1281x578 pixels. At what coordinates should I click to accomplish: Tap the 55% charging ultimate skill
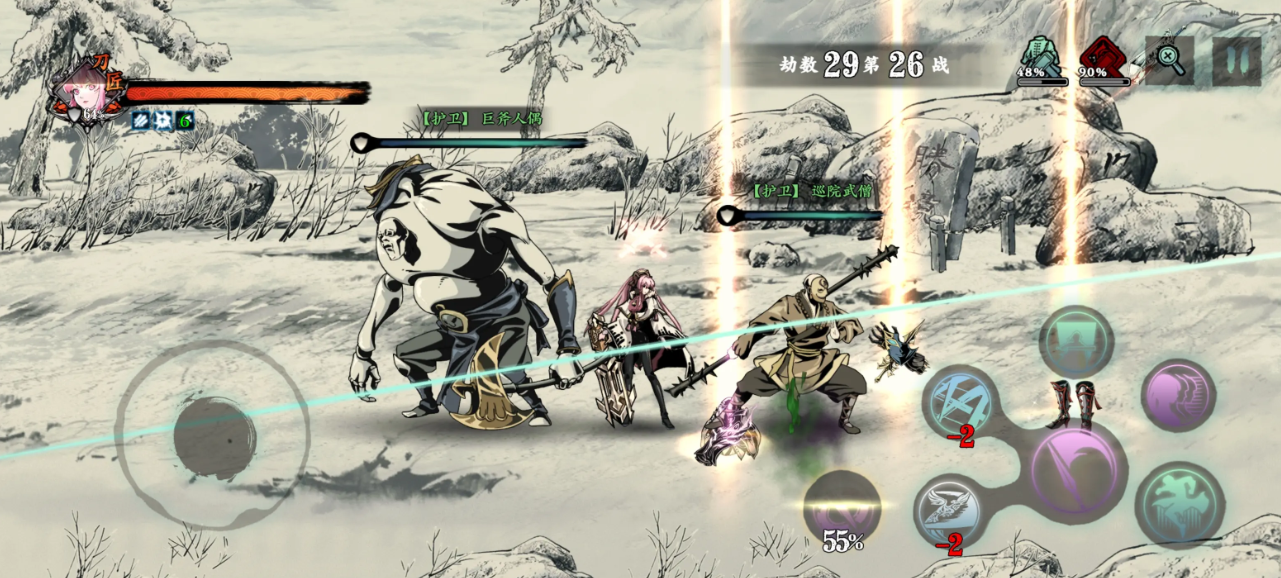click(842, 507)
